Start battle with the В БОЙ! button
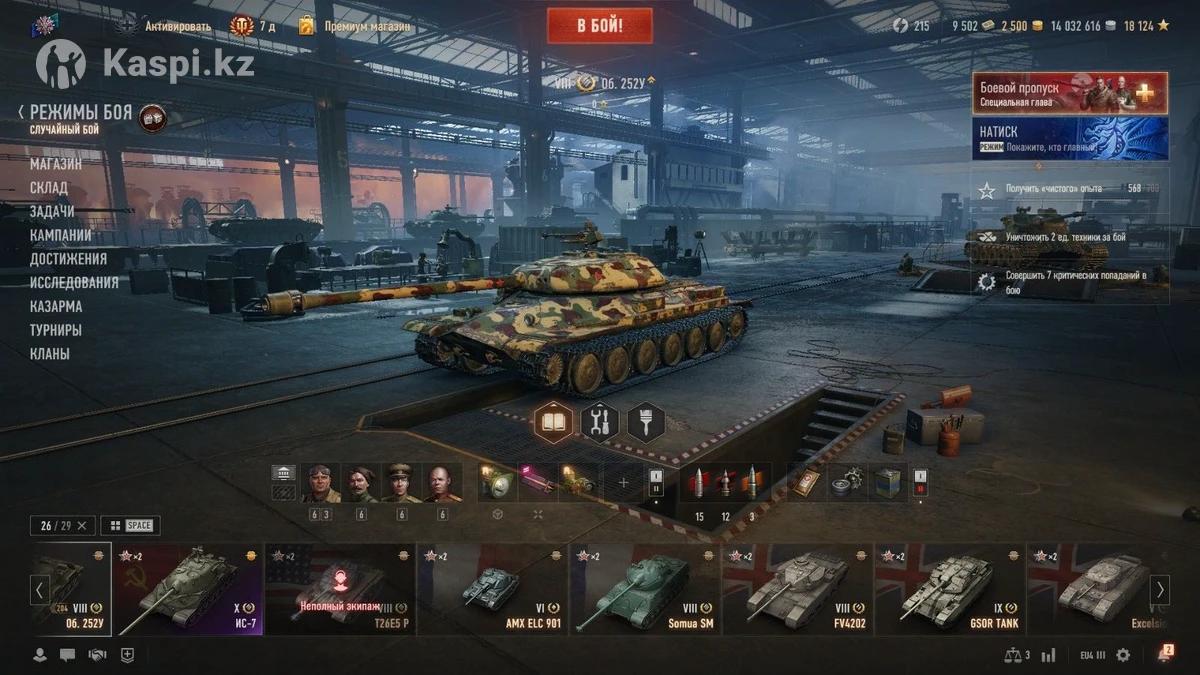Viewport: 1200px width, 675px height. tap(599, 26)
